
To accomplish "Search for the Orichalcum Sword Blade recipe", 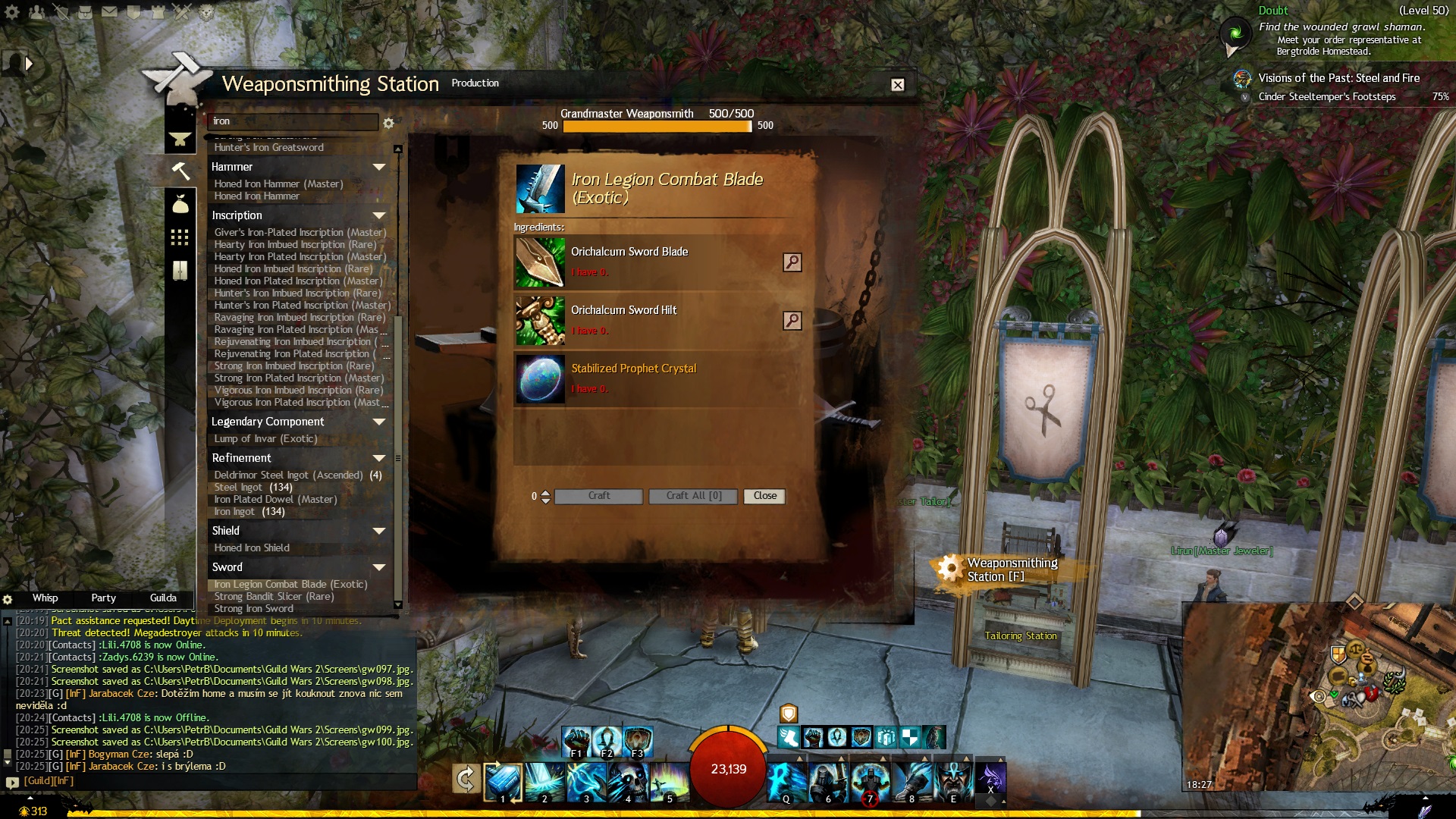I will 792,262.
